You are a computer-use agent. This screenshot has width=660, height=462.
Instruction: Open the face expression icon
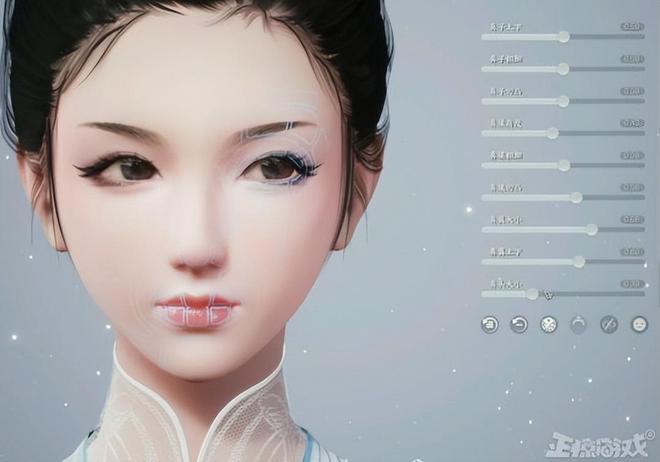coord(638,324)
